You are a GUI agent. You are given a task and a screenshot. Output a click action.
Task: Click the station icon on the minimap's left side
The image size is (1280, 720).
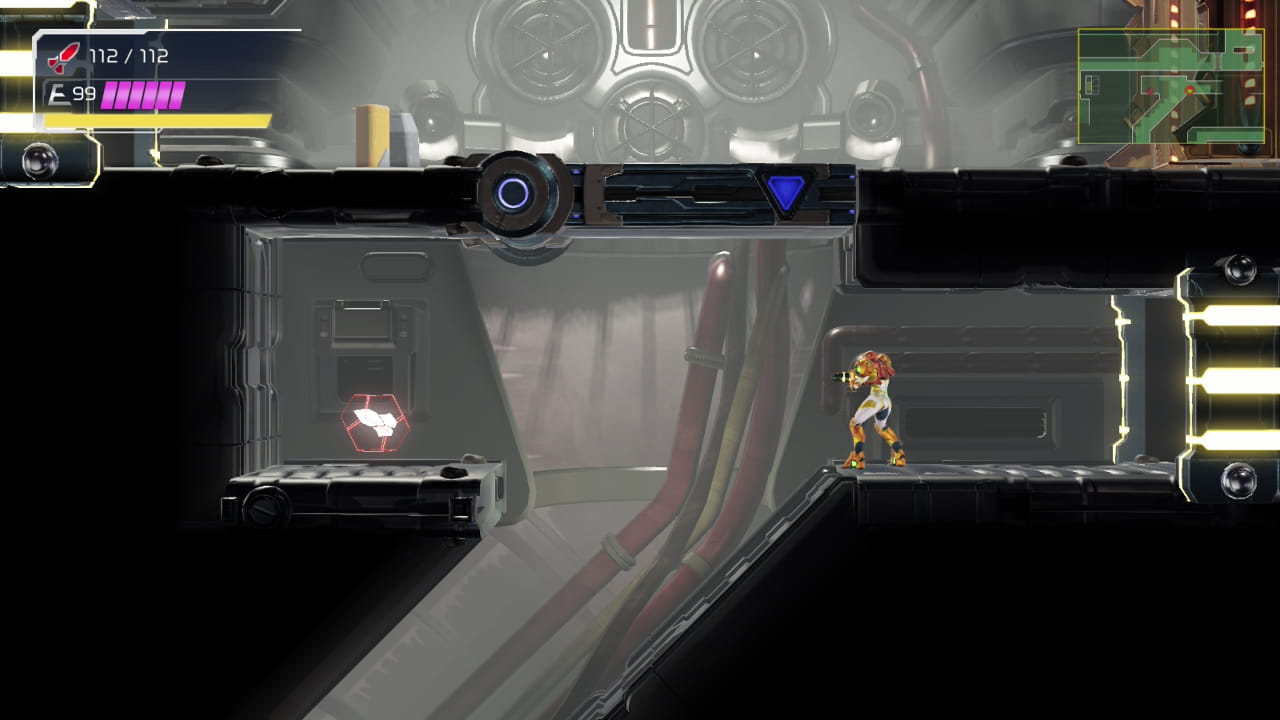point(1092,83)
